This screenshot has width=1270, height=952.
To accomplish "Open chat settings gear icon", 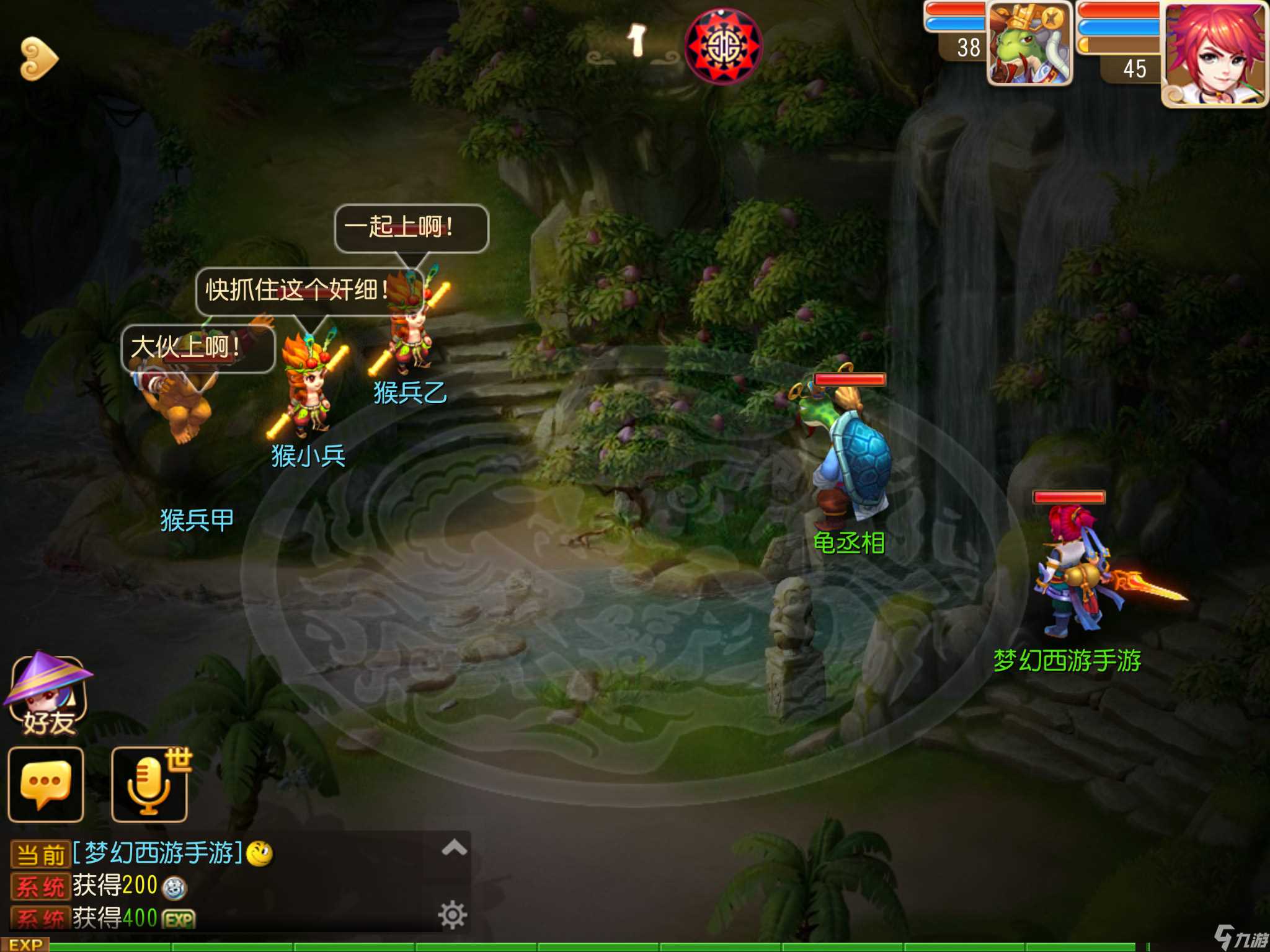I will (452, 915).
